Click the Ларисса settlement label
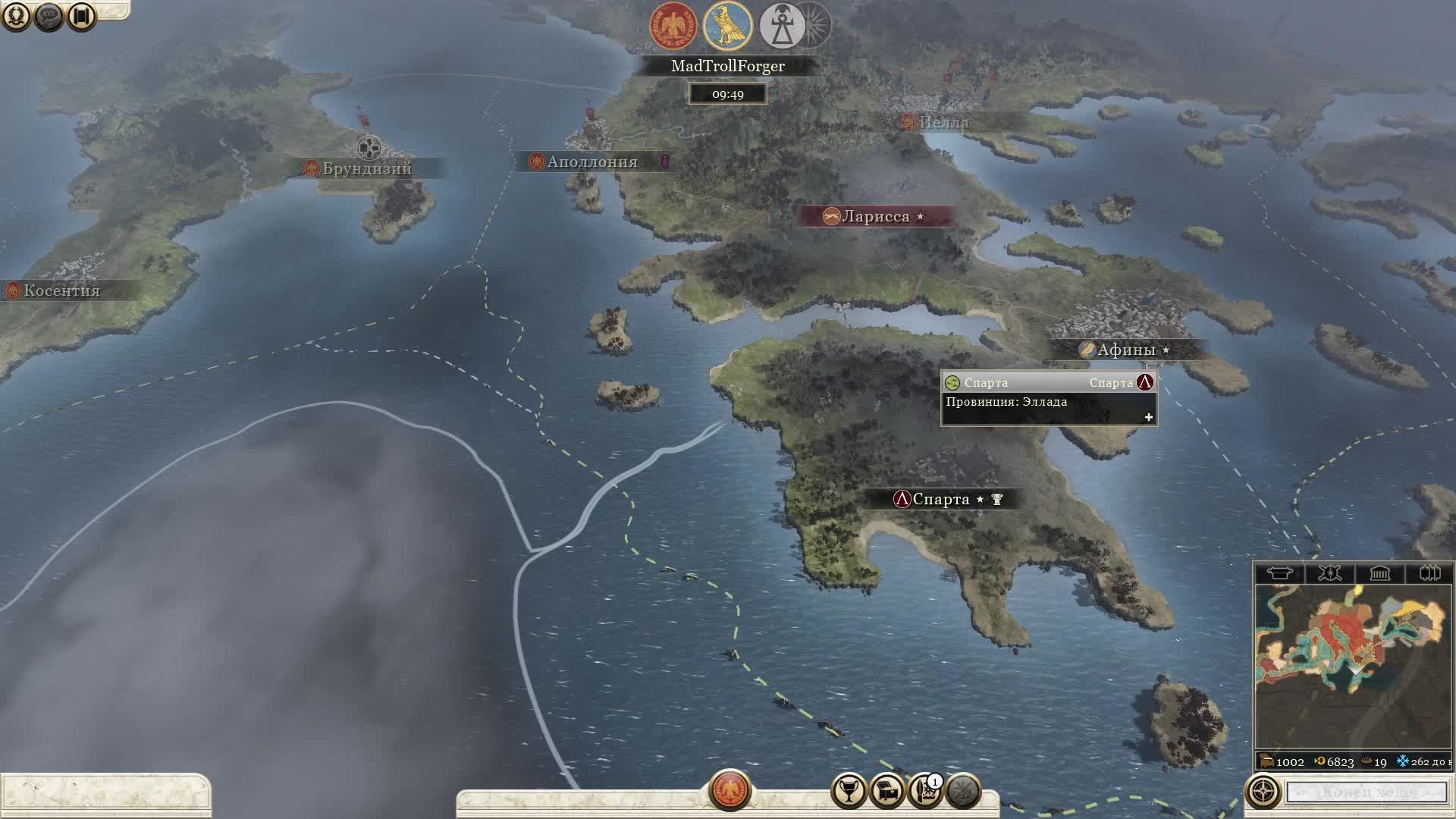The height and width of the screenshot is (819, 1456). [875, 216]
